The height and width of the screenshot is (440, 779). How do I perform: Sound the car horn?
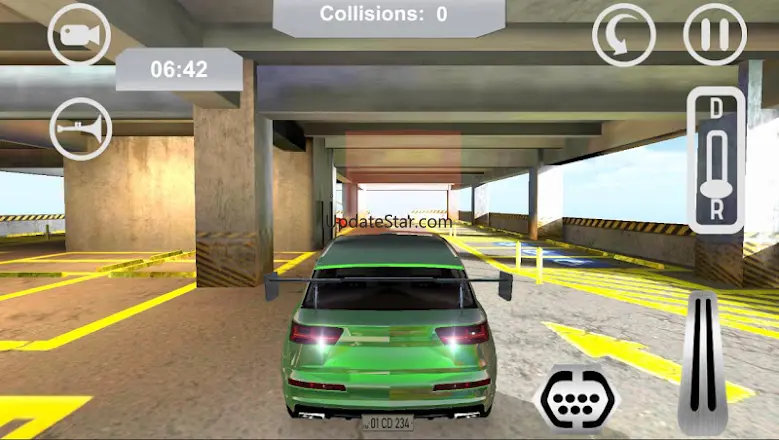pos(81,129)
